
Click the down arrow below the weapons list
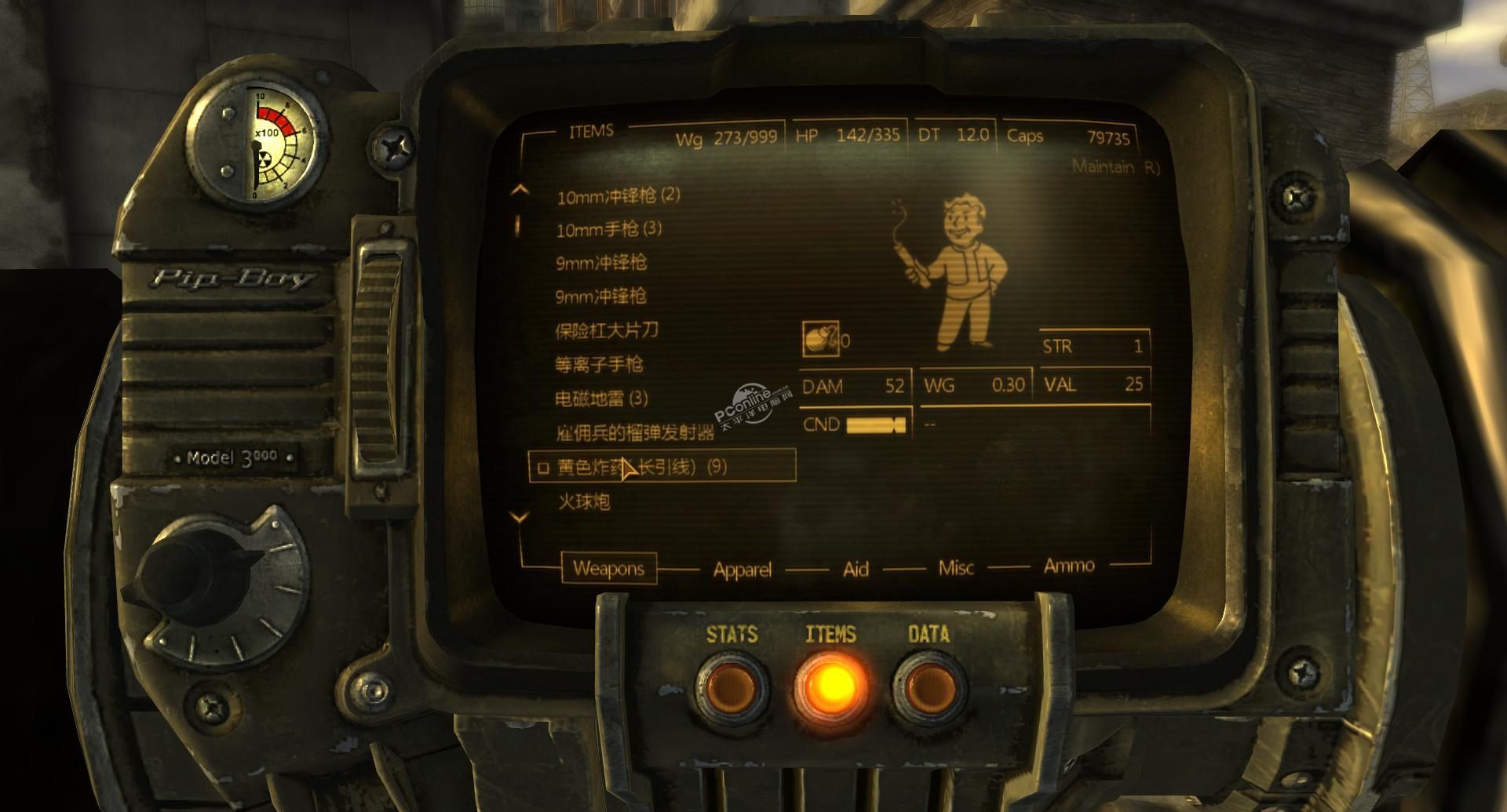coord(520,517)
